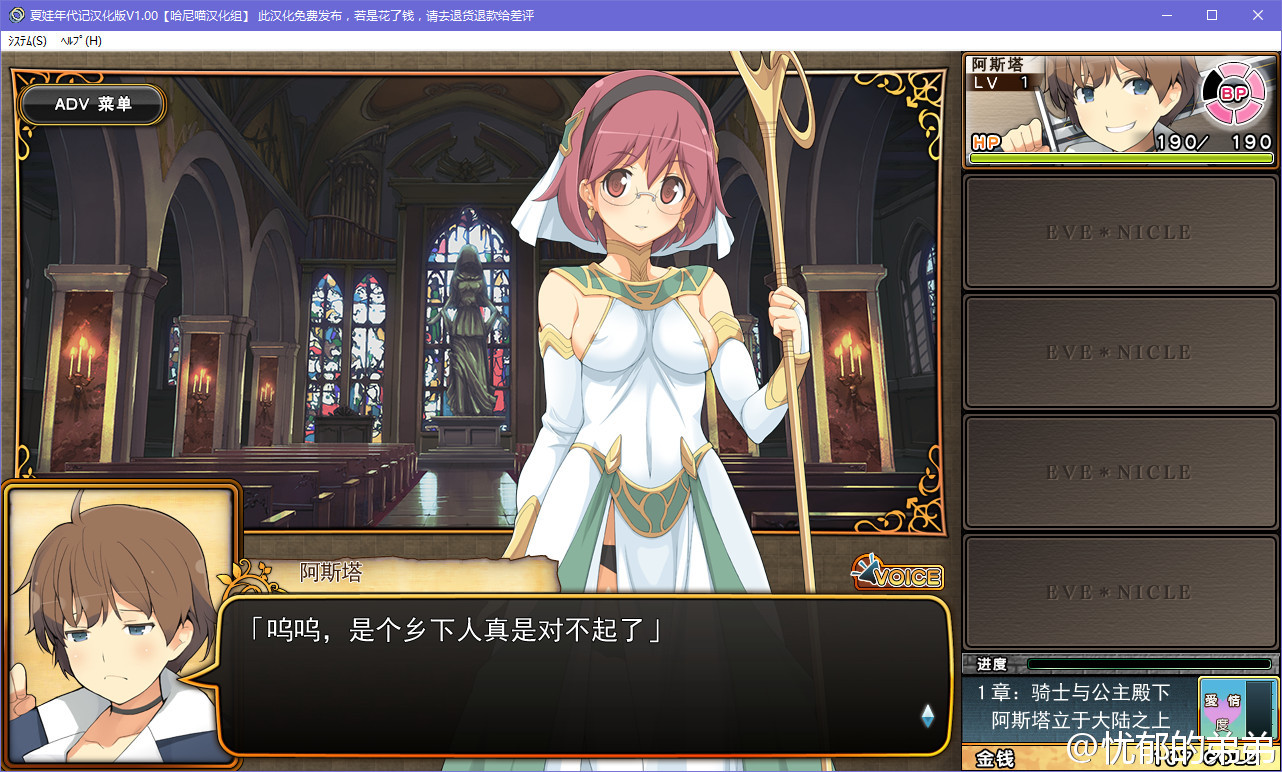Advance dialogue via the blue diamond arrow
This screenshot has height=772, width=1282.
[x=927, y=714]
